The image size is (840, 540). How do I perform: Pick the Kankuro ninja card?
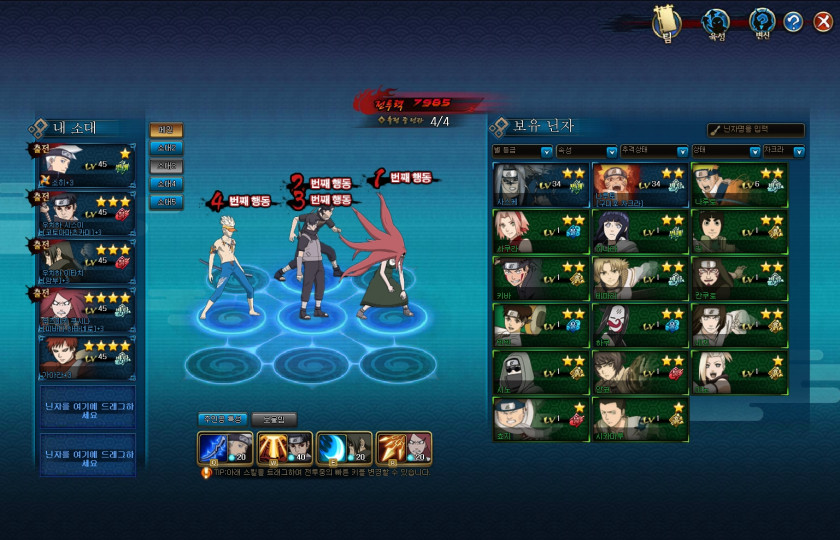(738, 278)
